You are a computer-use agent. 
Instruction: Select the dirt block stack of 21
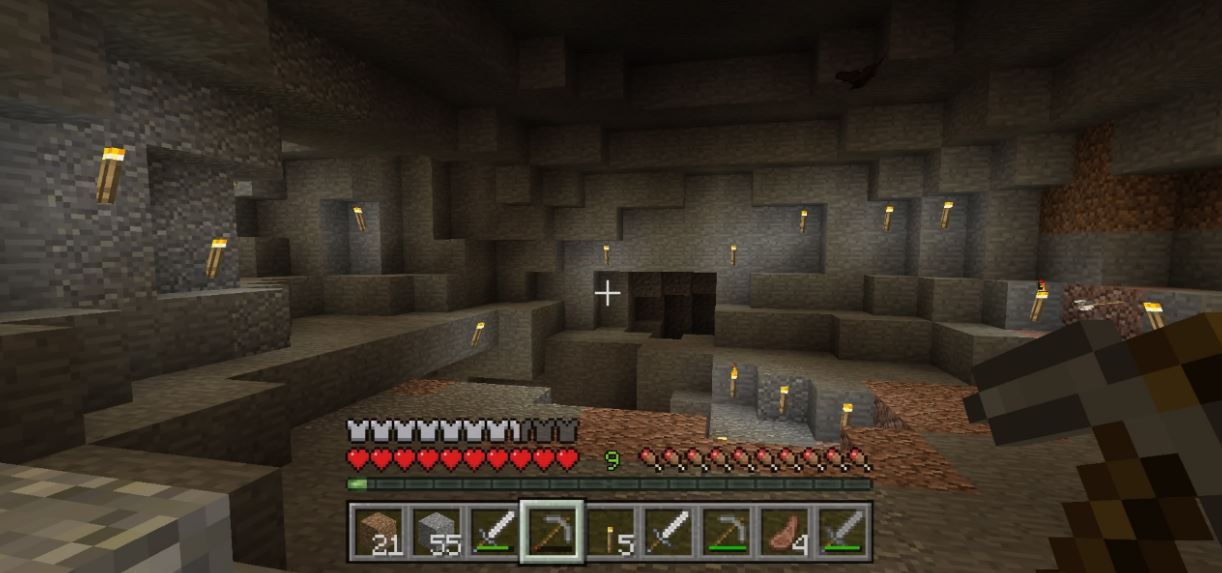376,530
